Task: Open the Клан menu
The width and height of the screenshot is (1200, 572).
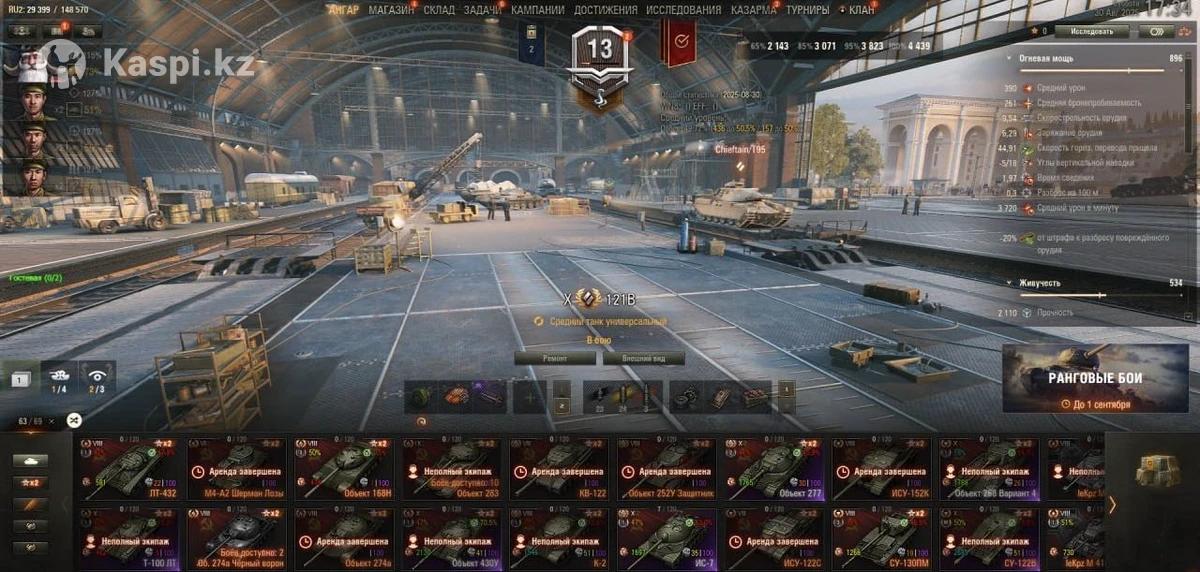Action: click(860, 10)
